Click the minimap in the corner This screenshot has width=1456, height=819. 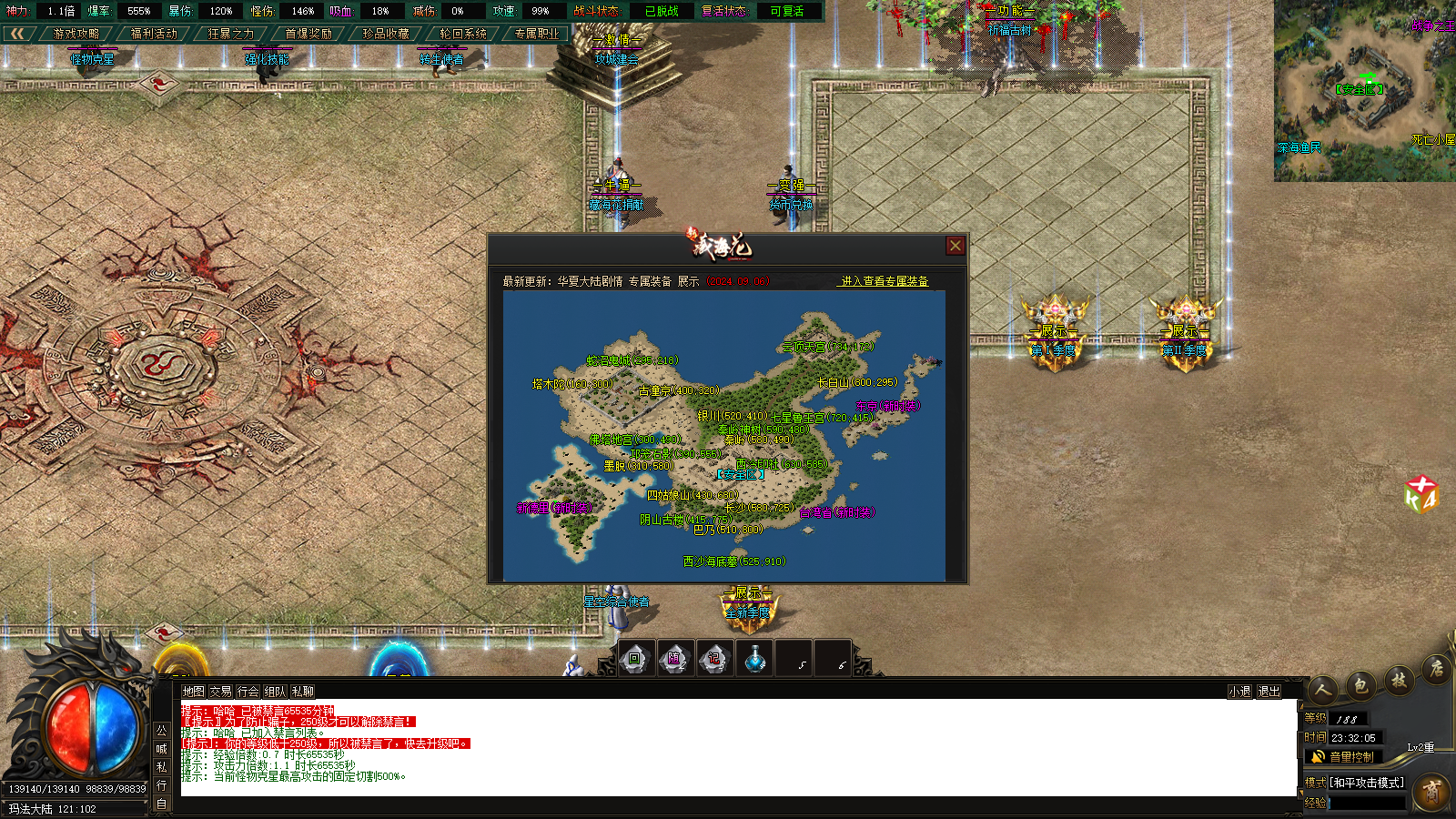pyautogui.click(x=1364, y=90)
